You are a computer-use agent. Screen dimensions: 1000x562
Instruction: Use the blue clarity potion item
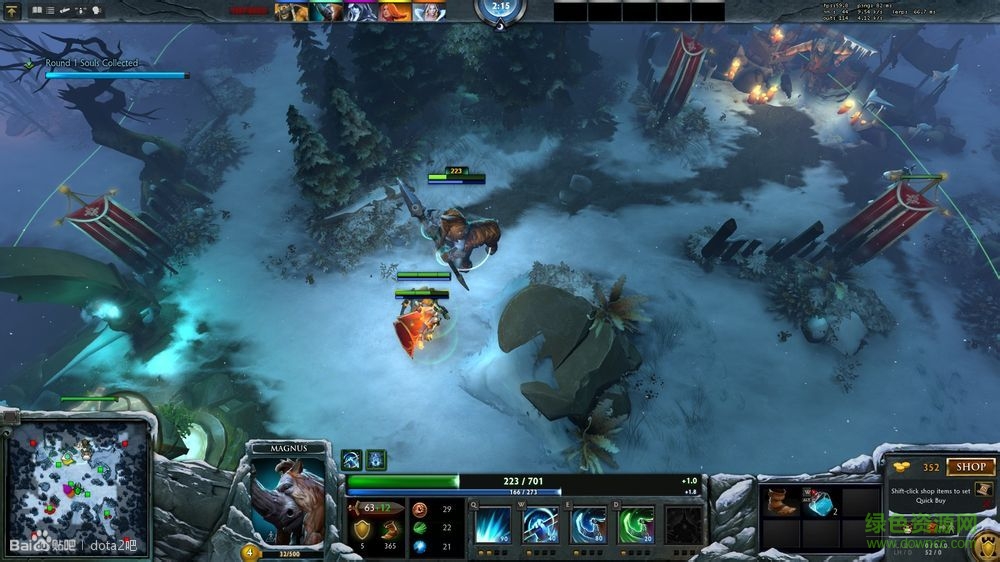822,503
